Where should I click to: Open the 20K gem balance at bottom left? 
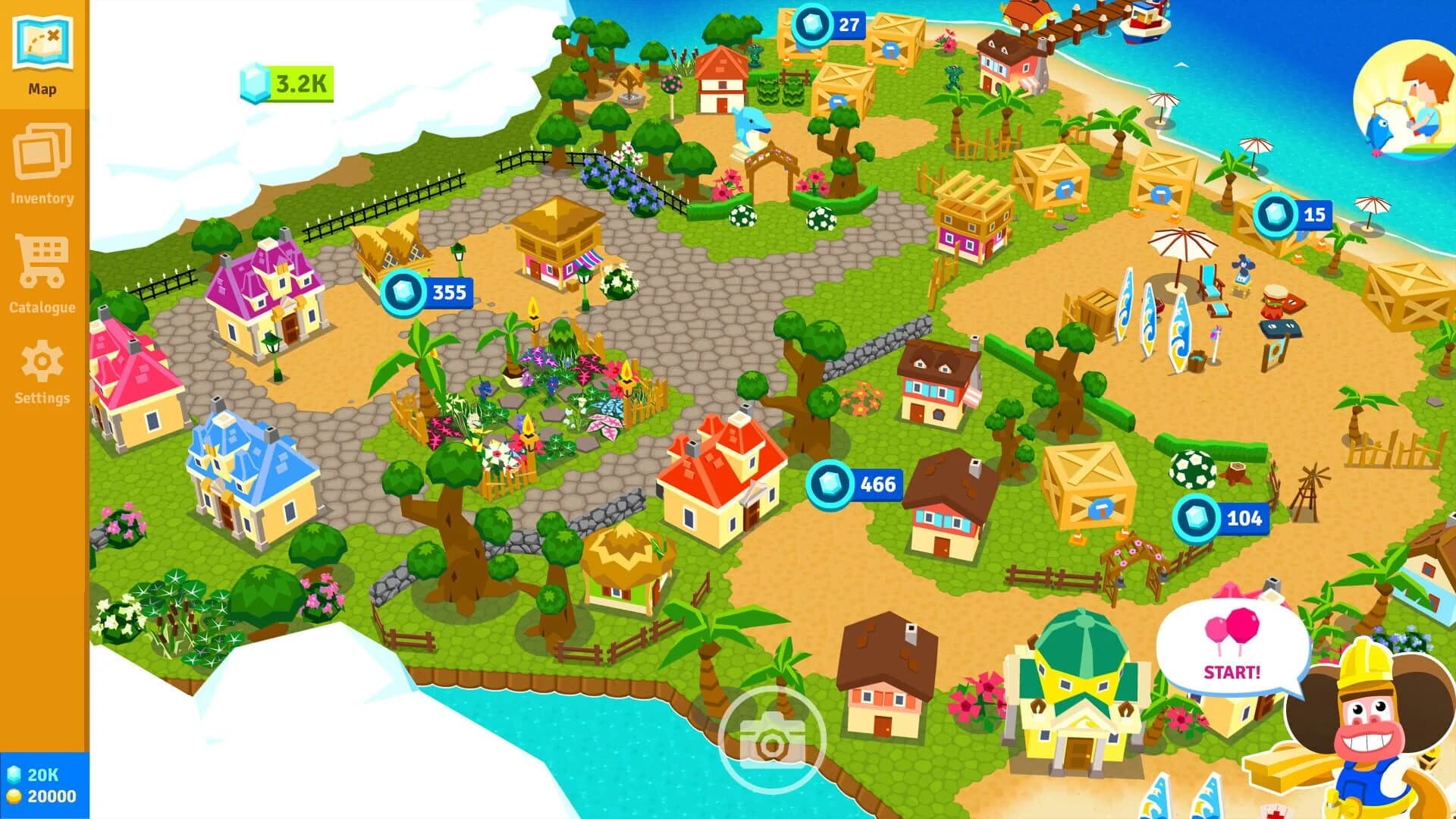point(38,774)
